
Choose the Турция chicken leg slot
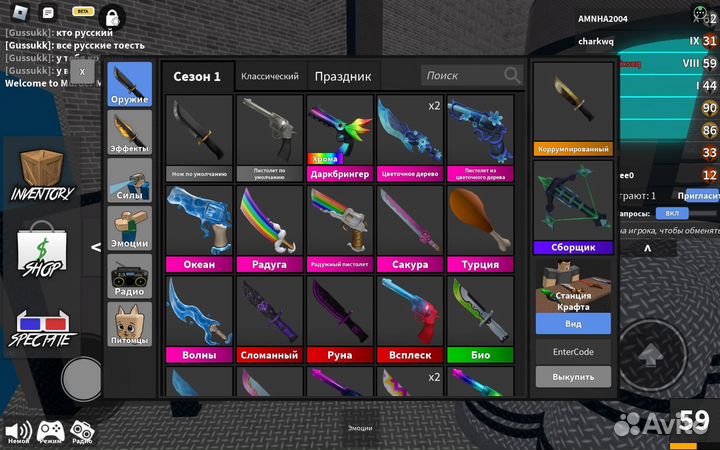480,228
